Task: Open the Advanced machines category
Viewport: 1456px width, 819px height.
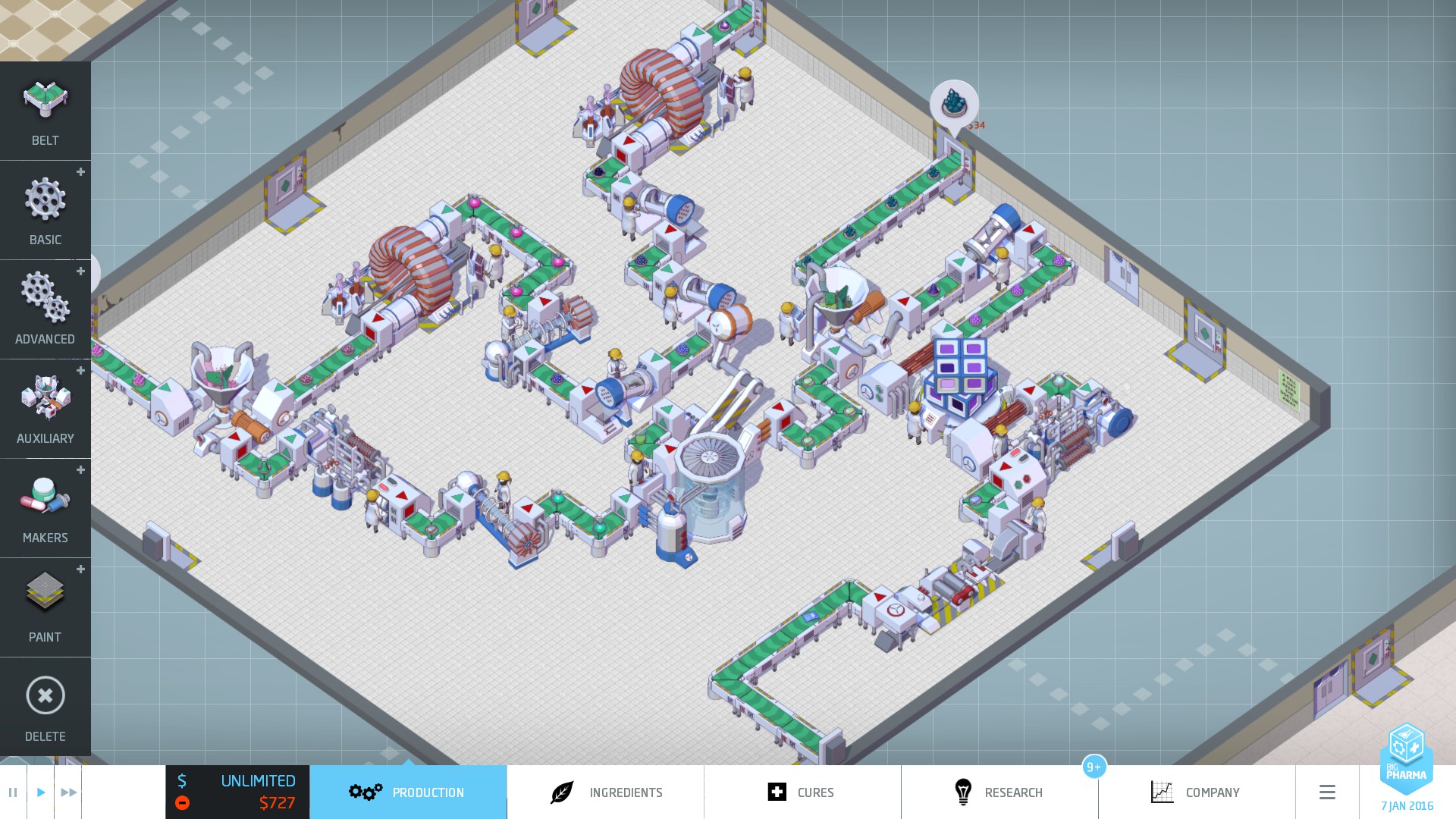Action: pyautogui.click(x=45, y=309)
